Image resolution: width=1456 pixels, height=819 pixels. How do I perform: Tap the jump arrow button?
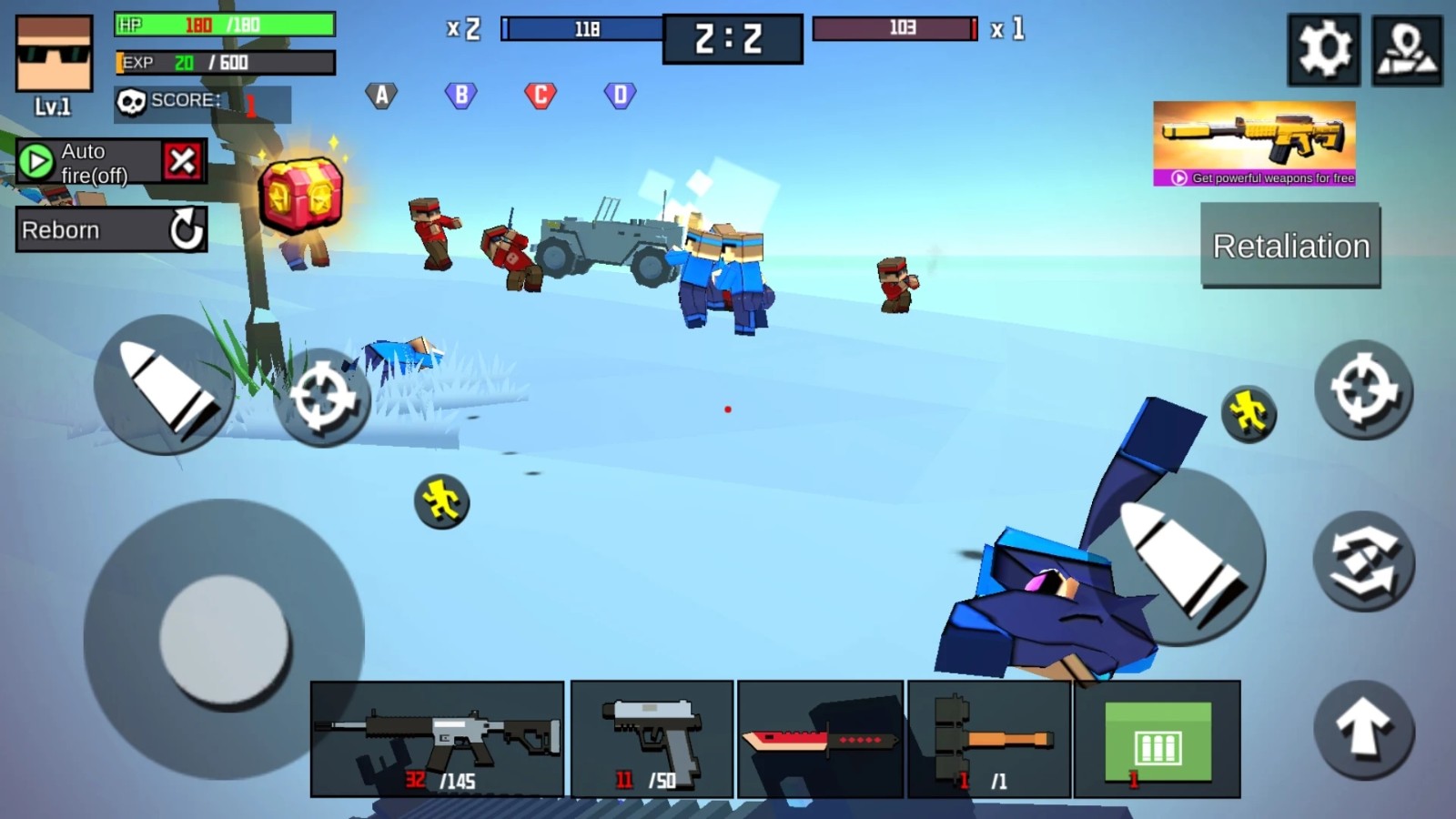tap(1365, 728)
